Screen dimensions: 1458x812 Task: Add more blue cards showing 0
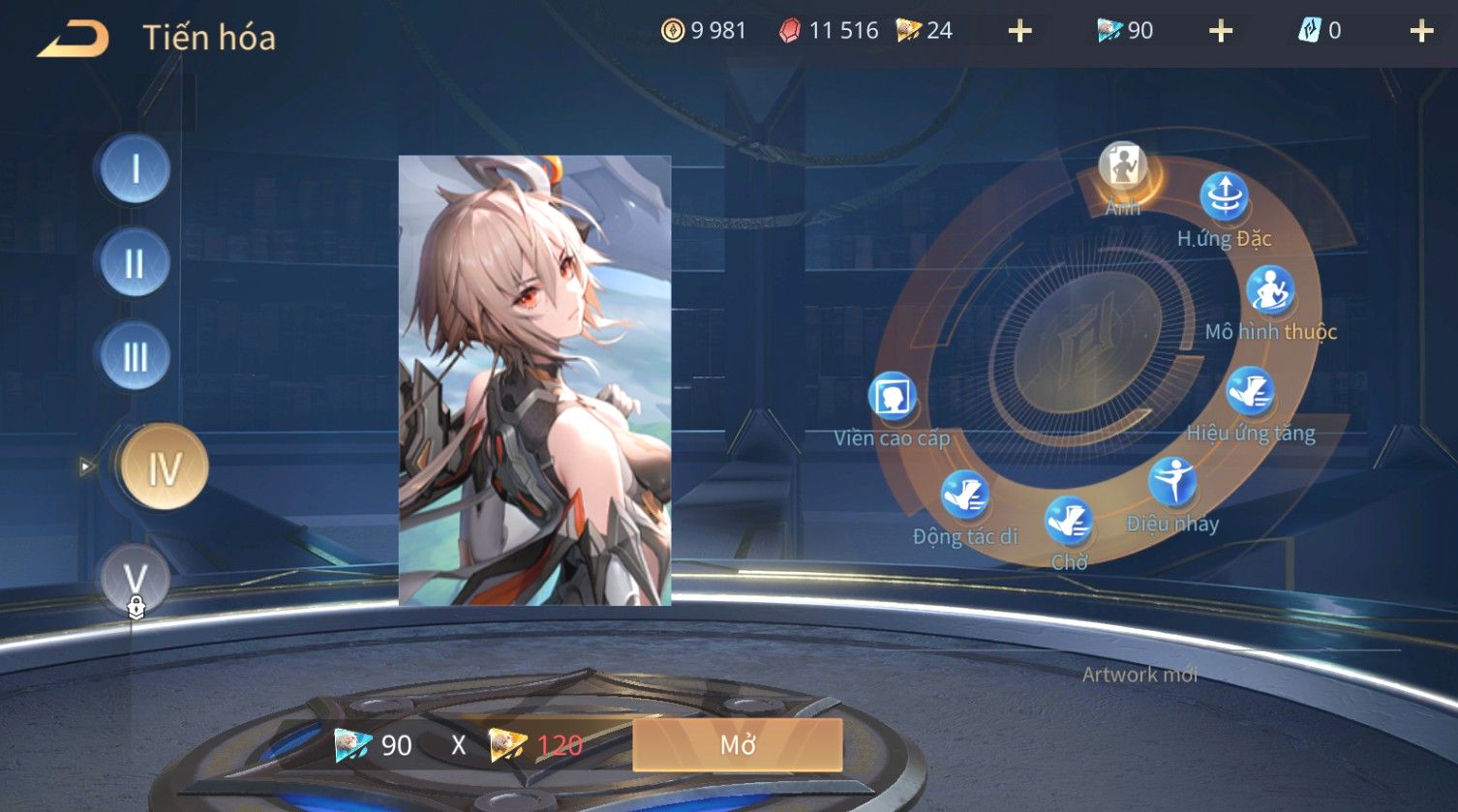pos(1421,32)
